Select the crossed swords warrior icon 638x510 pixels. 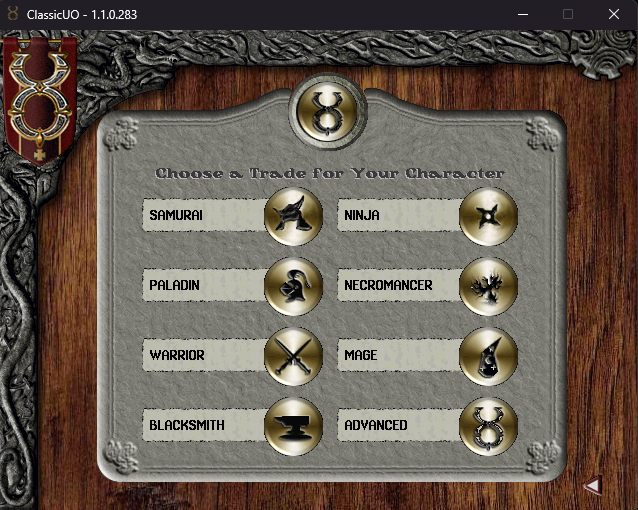coord(293,356)
